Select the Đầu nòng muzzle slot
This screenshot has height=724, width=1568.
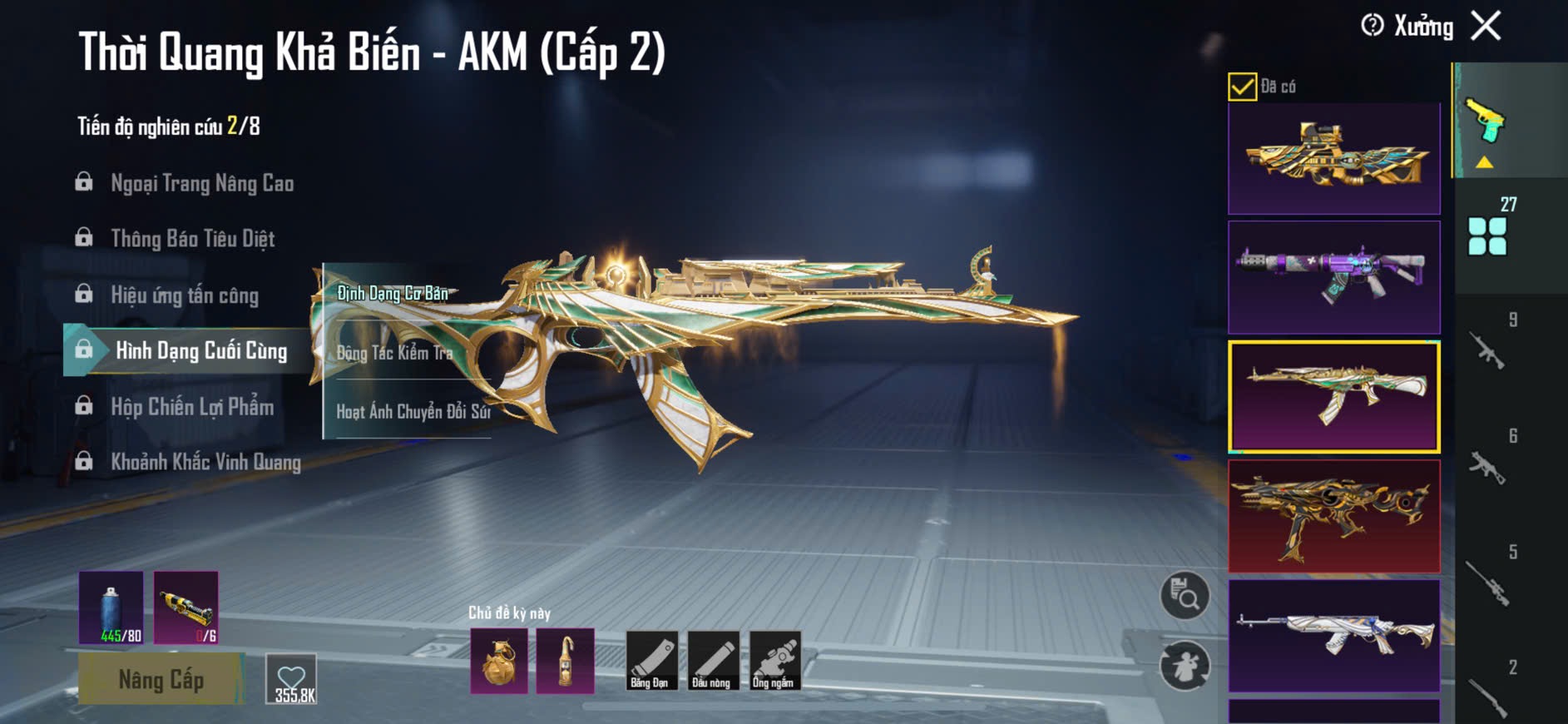712,661
